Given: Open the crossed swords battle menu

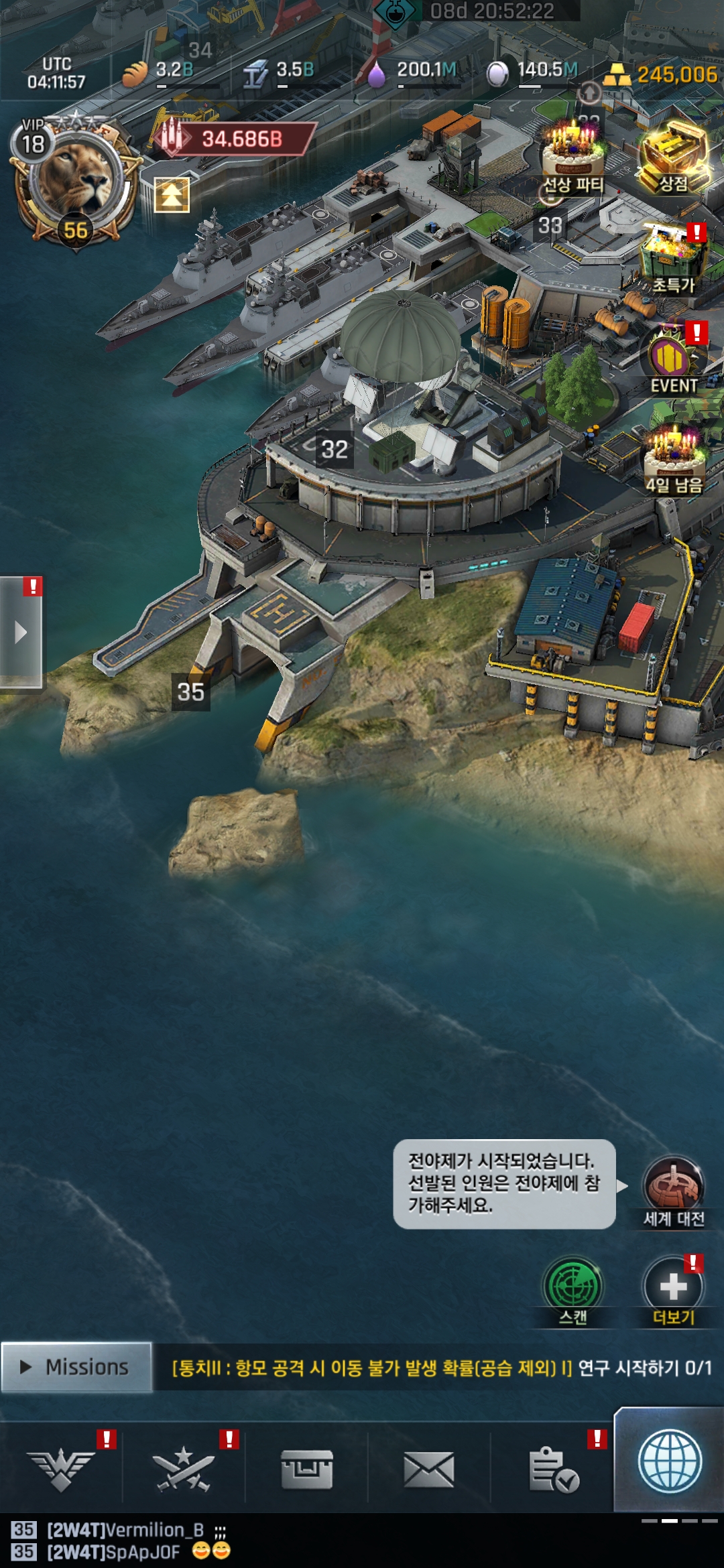Looking at the screenshot, I should coord(183,1469).
